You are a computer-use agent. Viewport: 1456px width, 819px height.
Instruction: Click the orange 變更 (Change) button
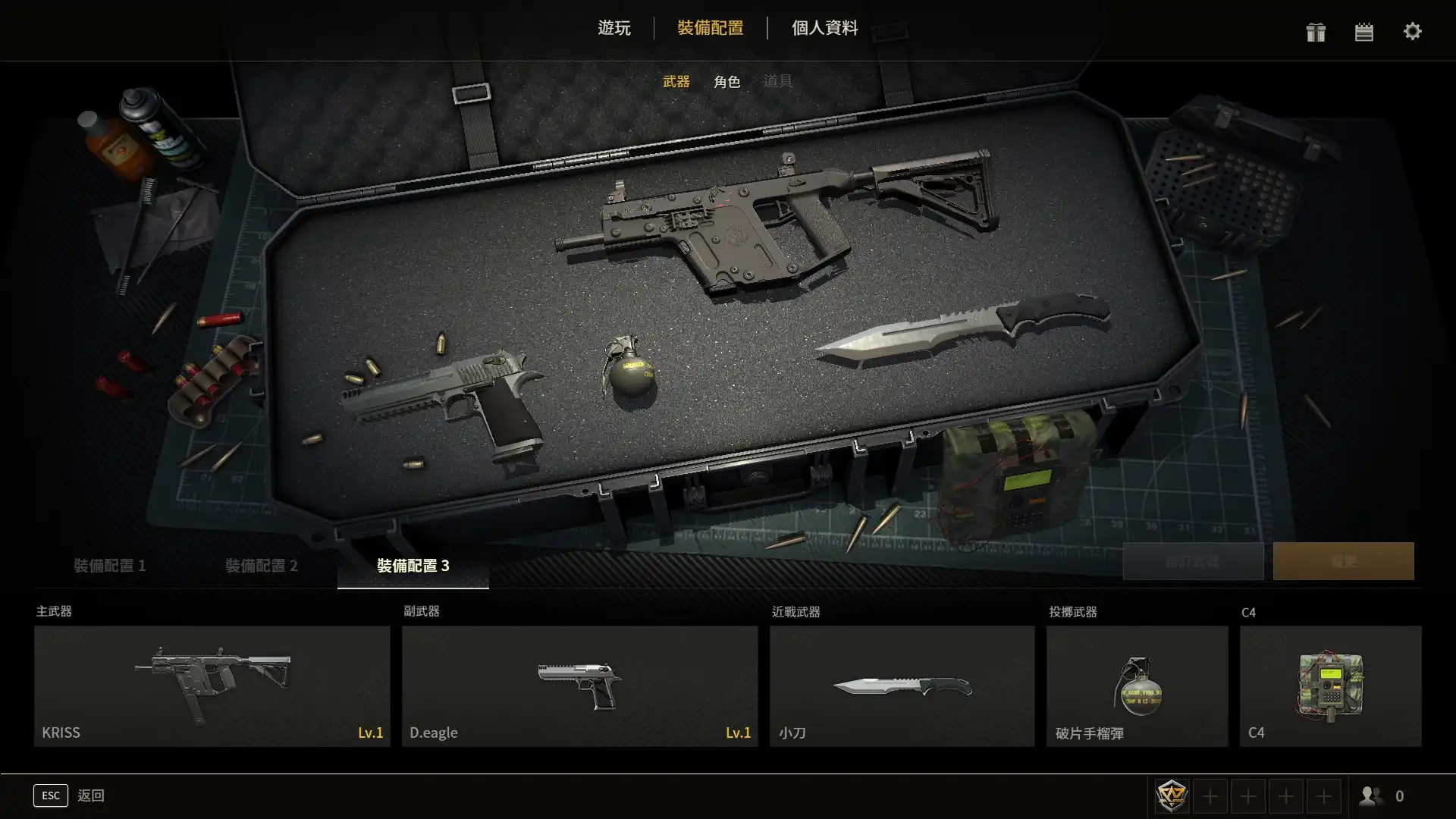click(1343, 561)
